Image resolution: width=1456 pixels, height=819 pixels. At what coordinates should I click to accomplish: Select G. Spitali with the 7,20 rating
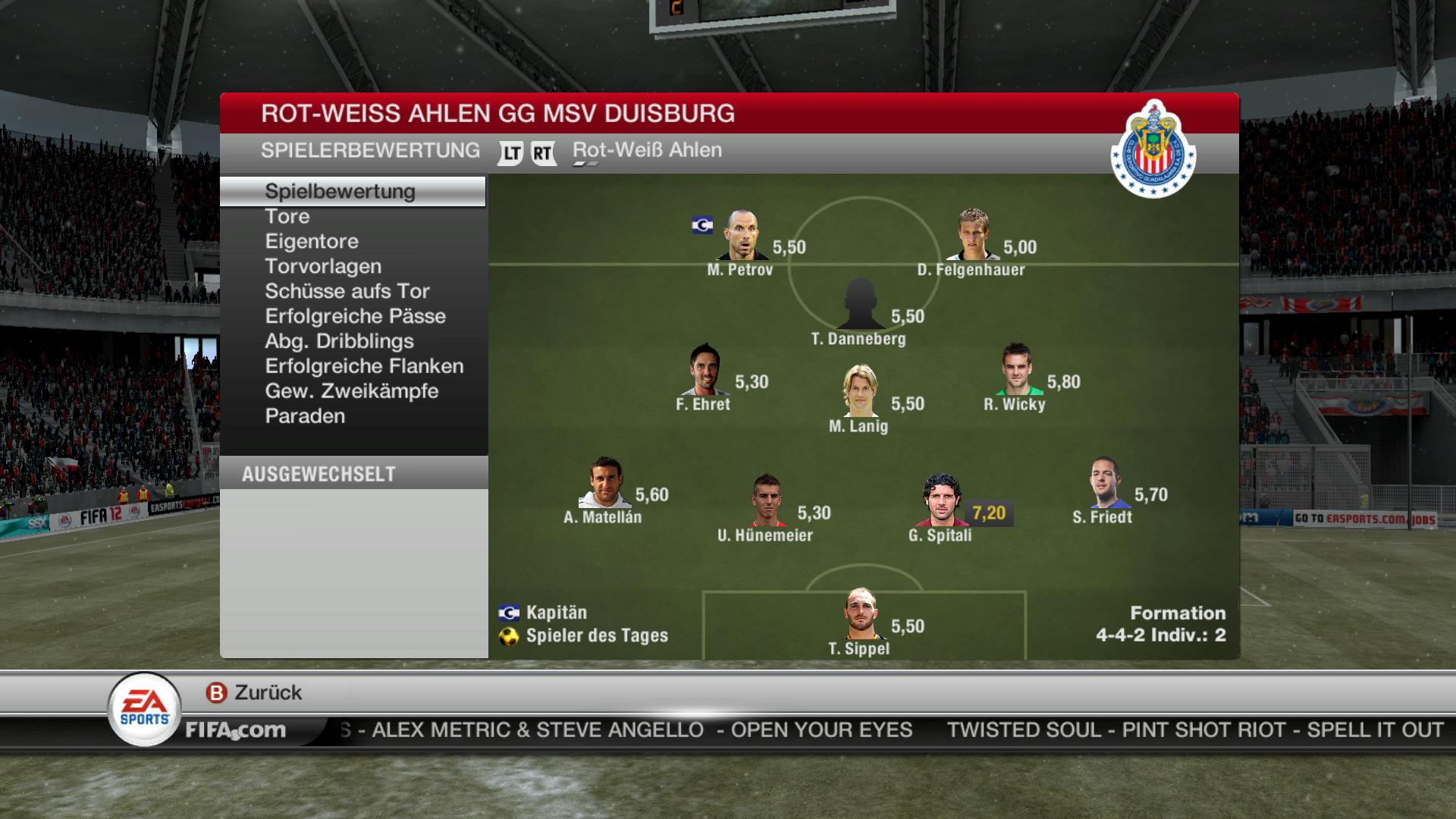click(941, 501)
